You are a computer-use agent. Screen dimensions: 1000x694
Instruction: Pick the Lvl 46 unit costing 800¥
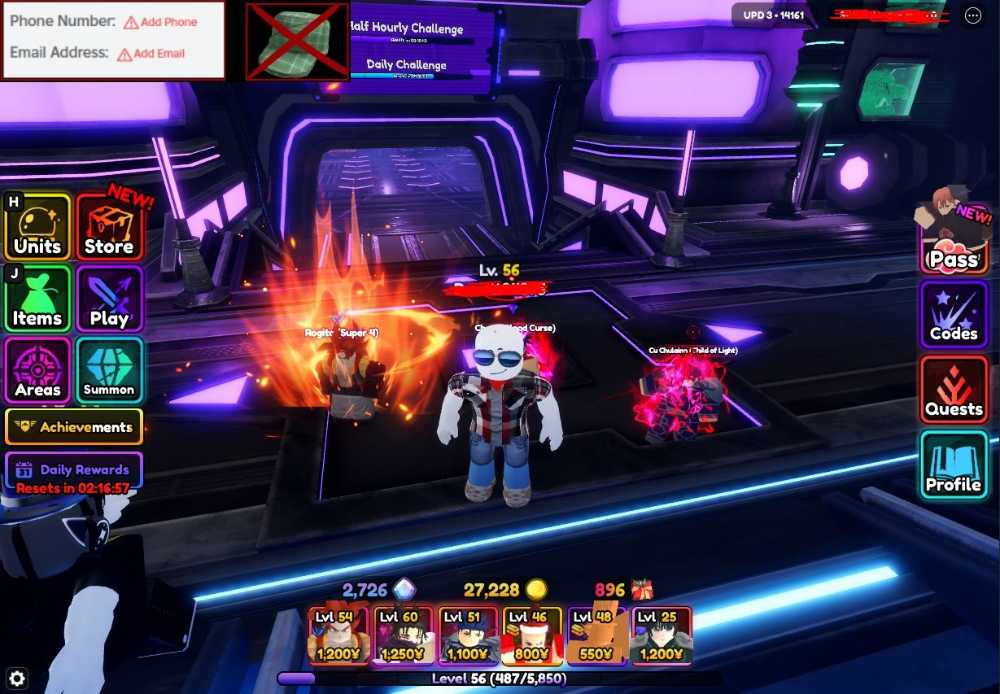532,636
